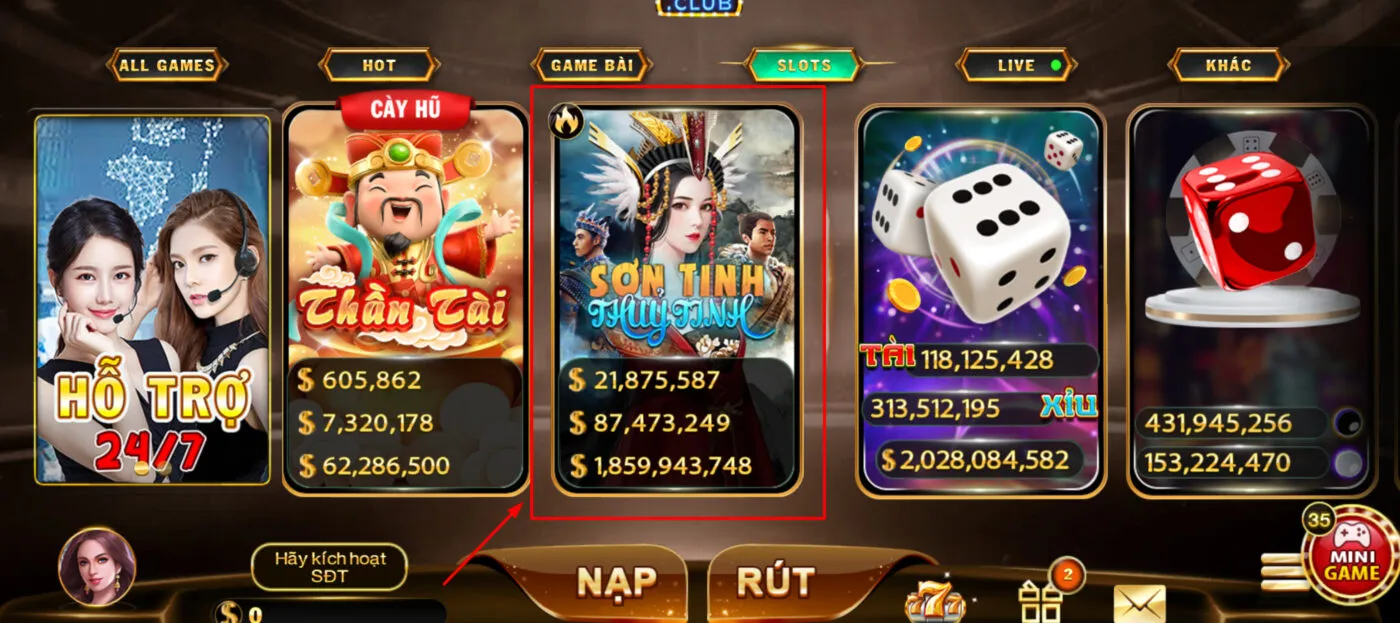Open the player avatar profile

click(97, 567)
